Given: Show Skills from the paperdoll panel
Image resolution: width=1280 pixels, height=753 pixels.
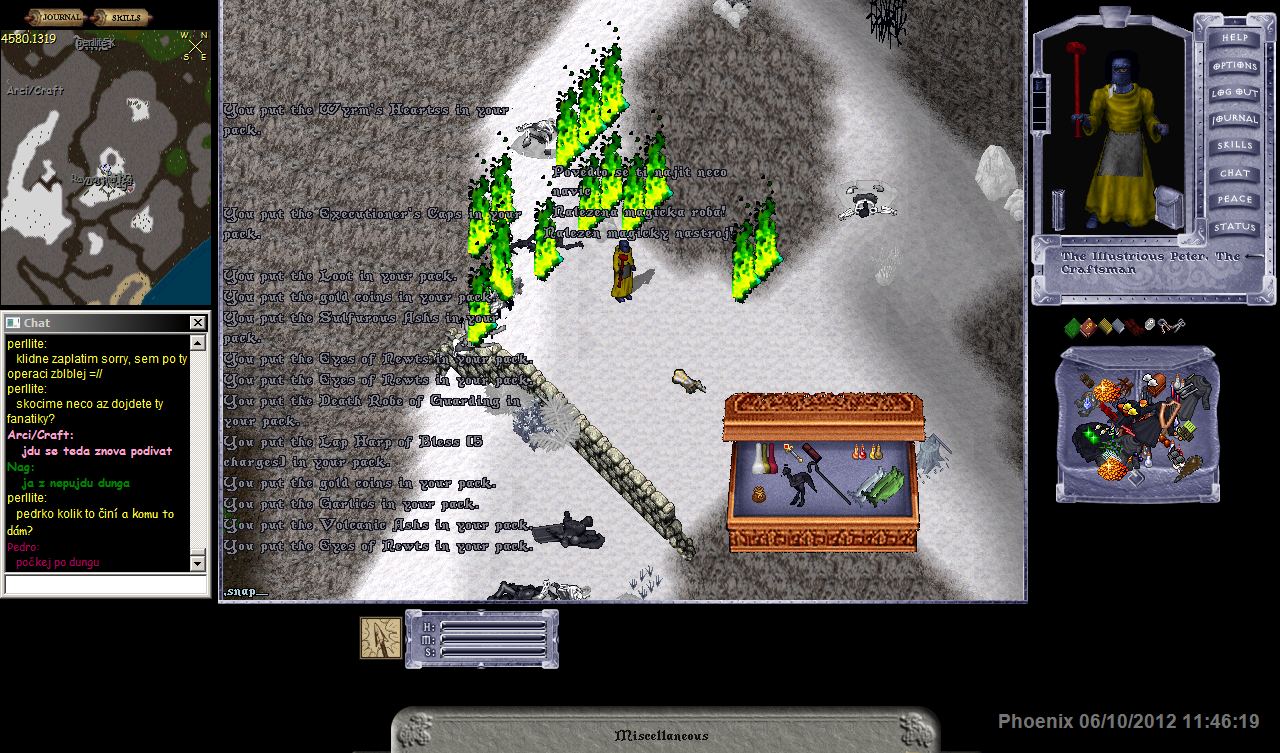Looking at the screenshot, I should [x=1235, y=146].
